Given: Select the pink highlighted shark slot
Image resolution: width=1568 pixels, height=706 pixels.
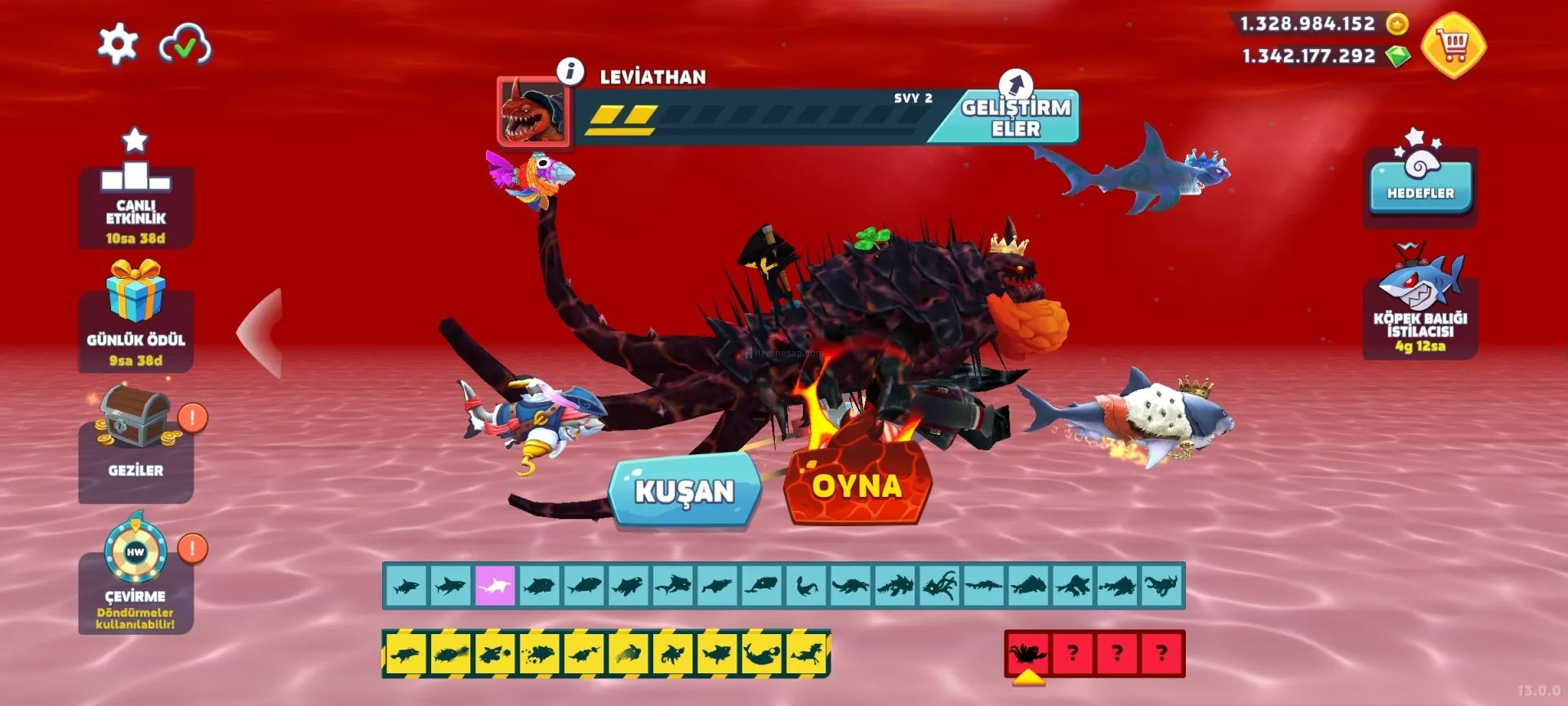Looking at the screenshot, I should click(495, 586).
